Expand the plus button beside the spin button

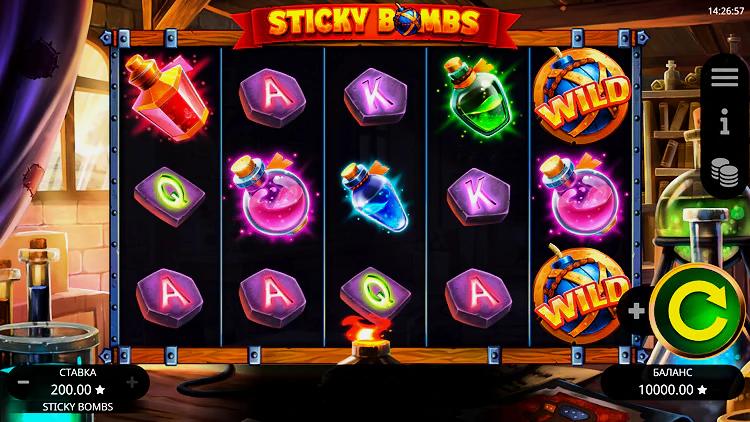pyautogui.click(x=637, y=310)
